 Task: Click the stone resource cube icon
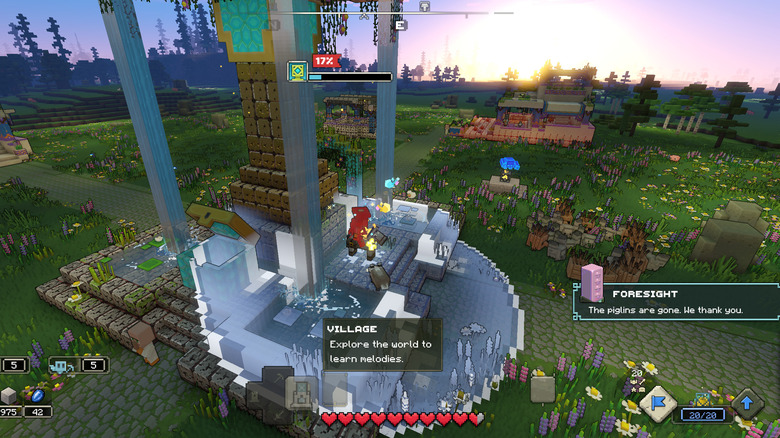(9, 394)
